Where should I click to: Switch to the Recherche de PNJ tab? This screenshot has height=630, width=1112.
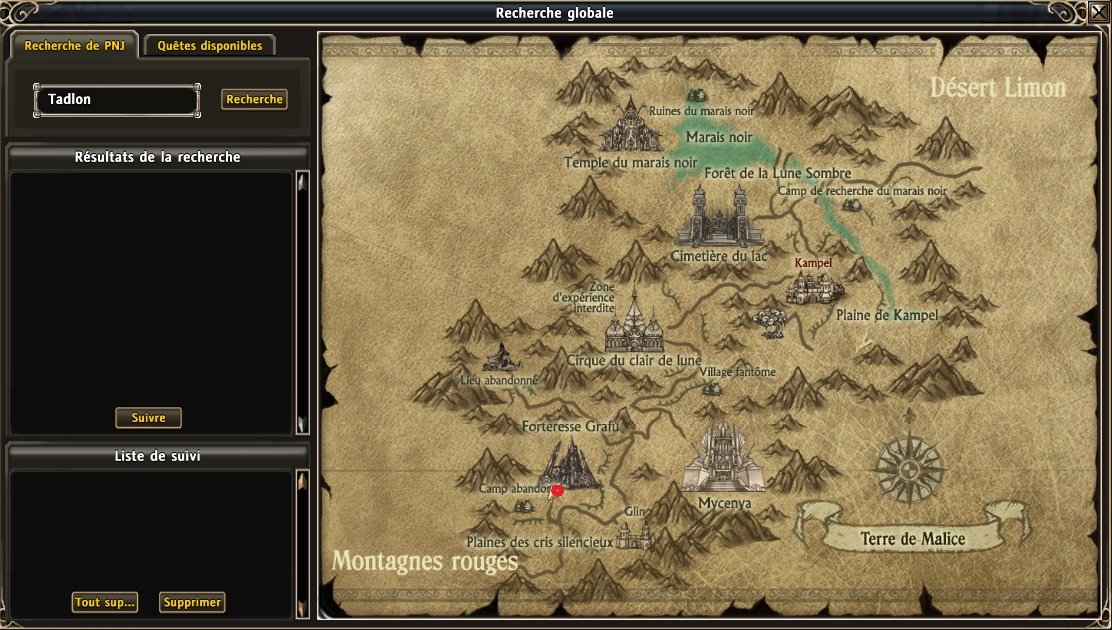[x=75, y=46]
